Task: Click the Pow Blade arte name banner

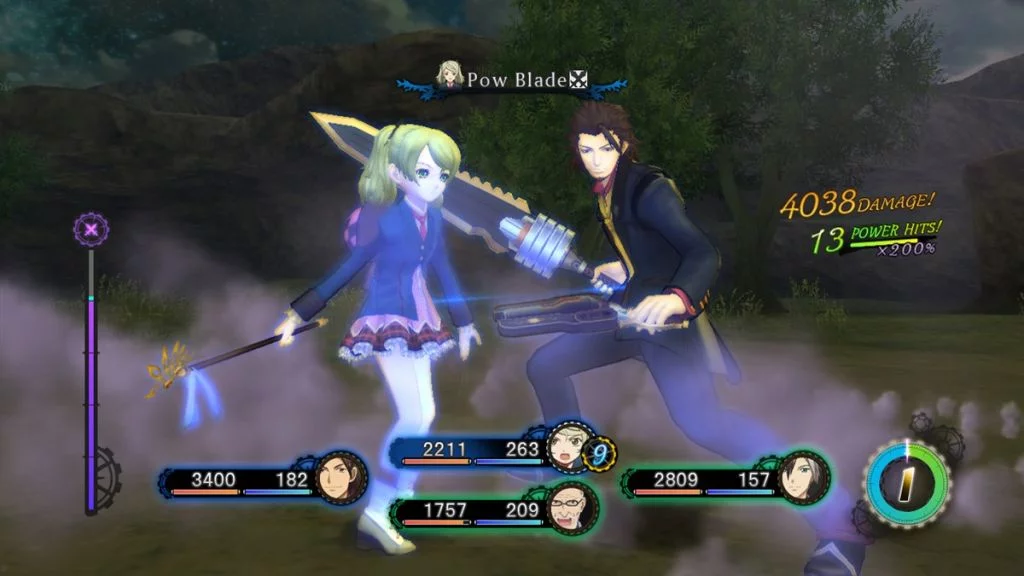Action: pyautogui.click(x=513, y=80)
